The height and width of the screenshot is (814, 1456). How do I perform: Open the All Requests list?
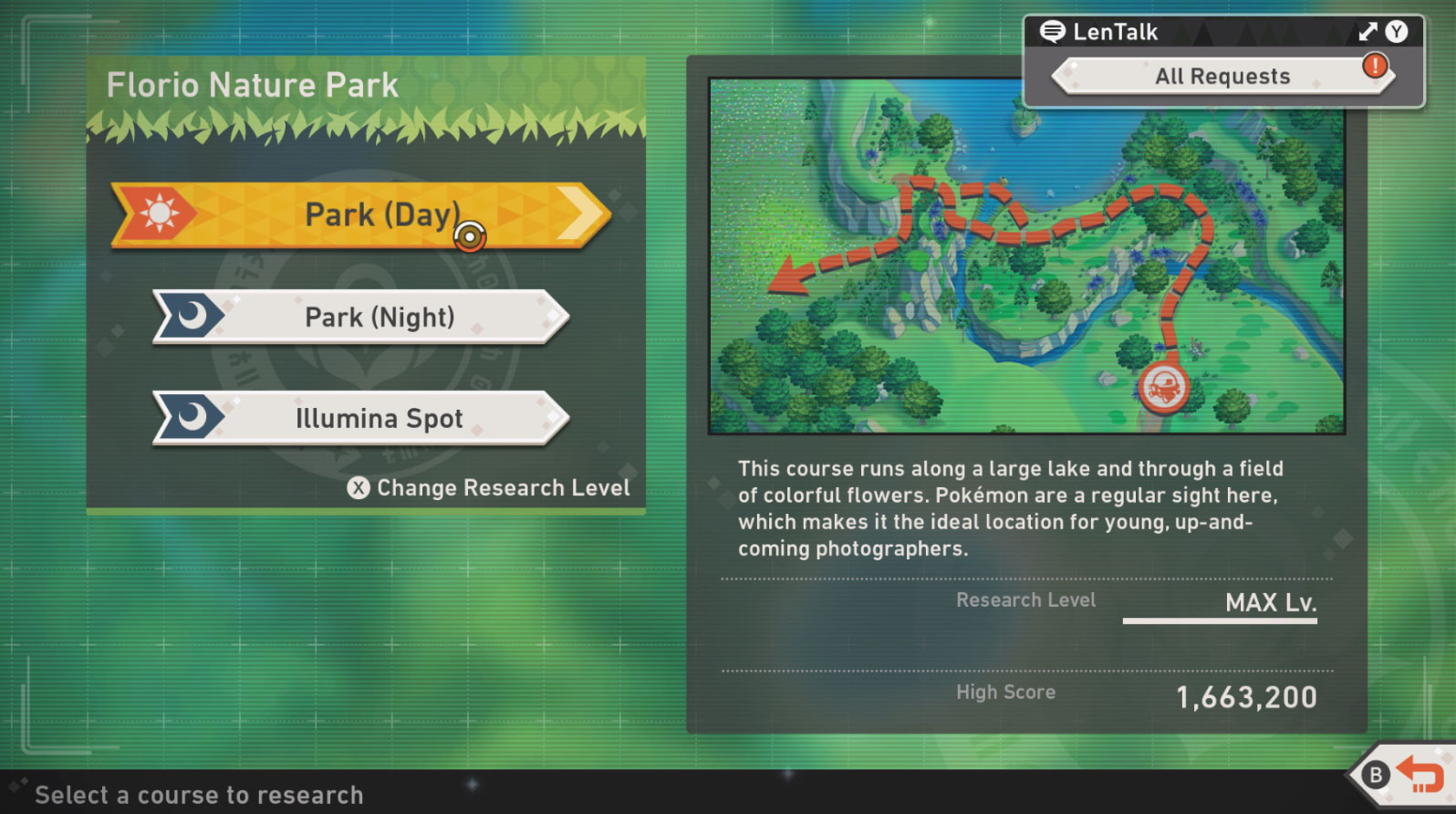point(1222,77)
